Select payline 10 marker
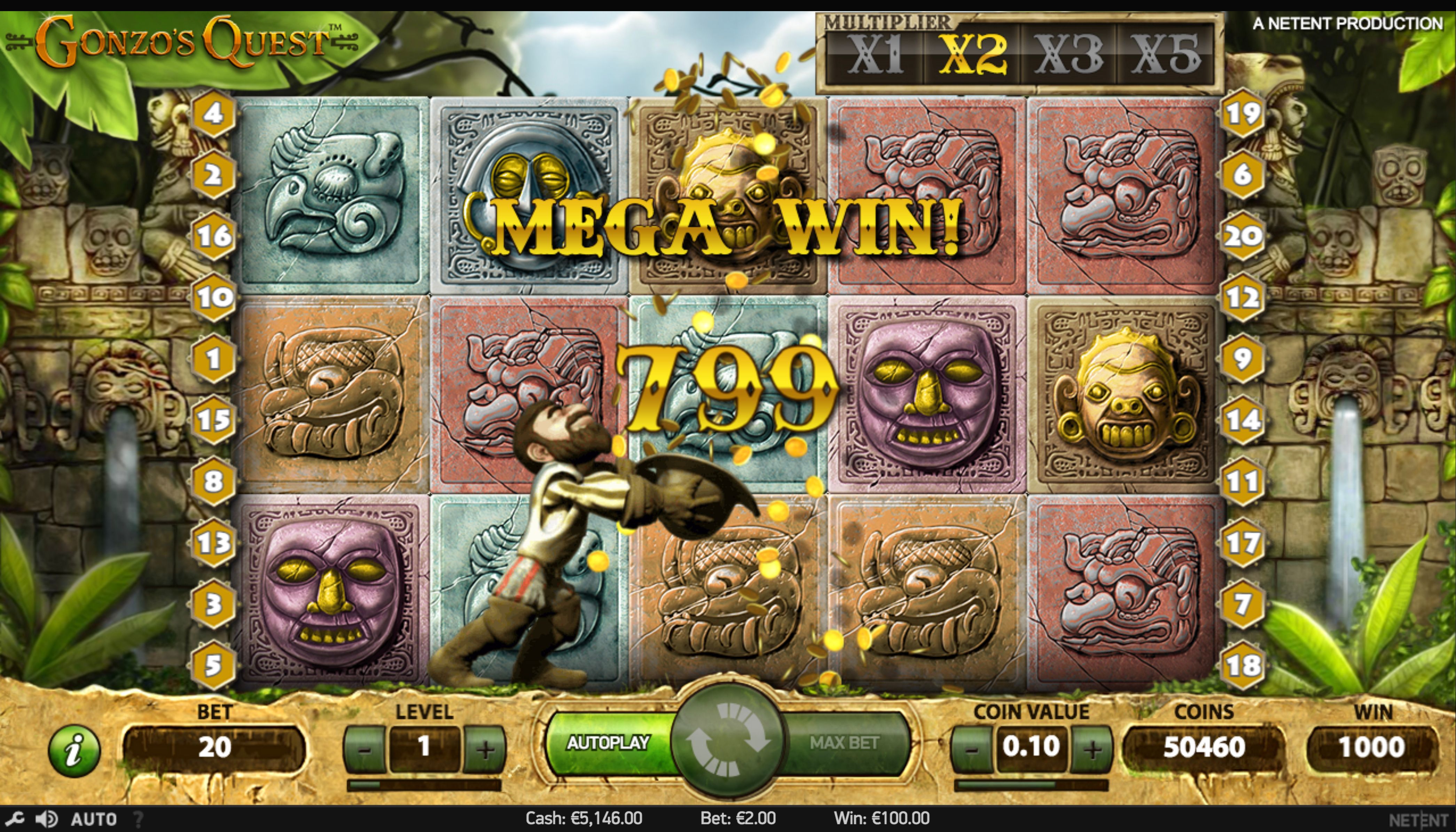Viewport: 1456px width, 832px height. point(213,297)
